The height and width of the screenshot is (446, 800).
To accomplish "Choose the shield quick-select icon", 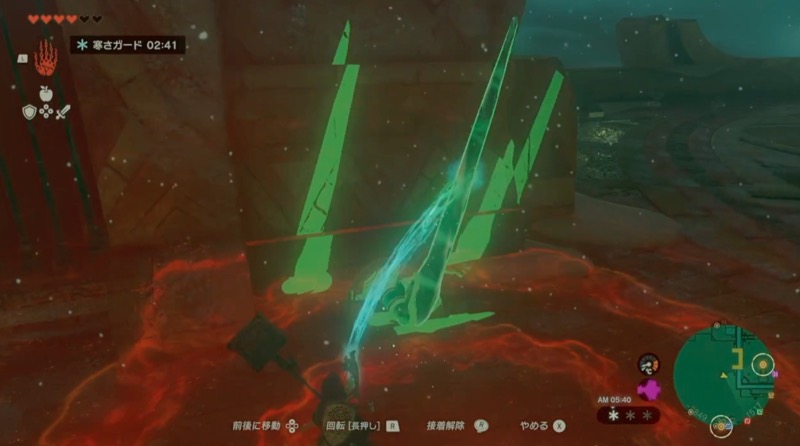I will pos(29,111).
